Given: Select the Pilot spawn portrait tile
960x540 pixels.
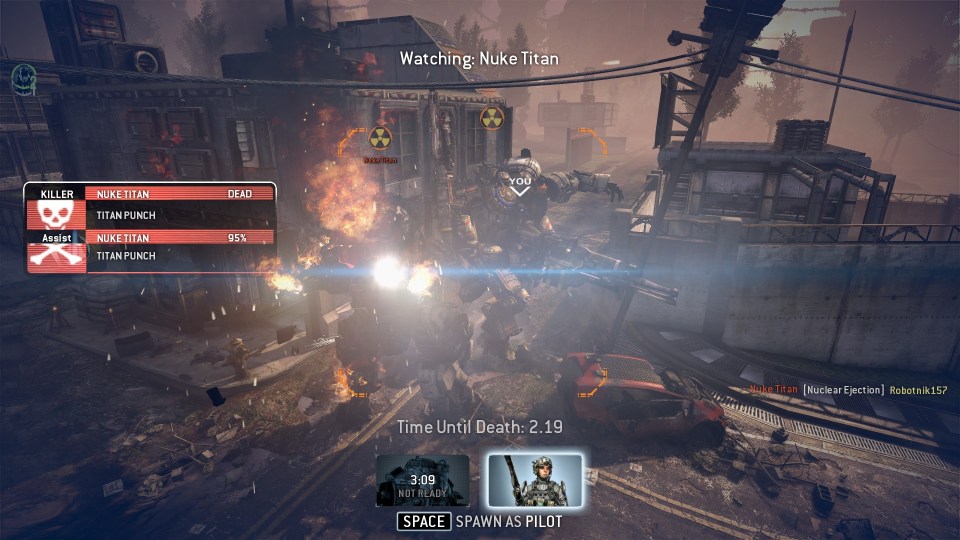Looking at the screenshot, I should point(535,480).
